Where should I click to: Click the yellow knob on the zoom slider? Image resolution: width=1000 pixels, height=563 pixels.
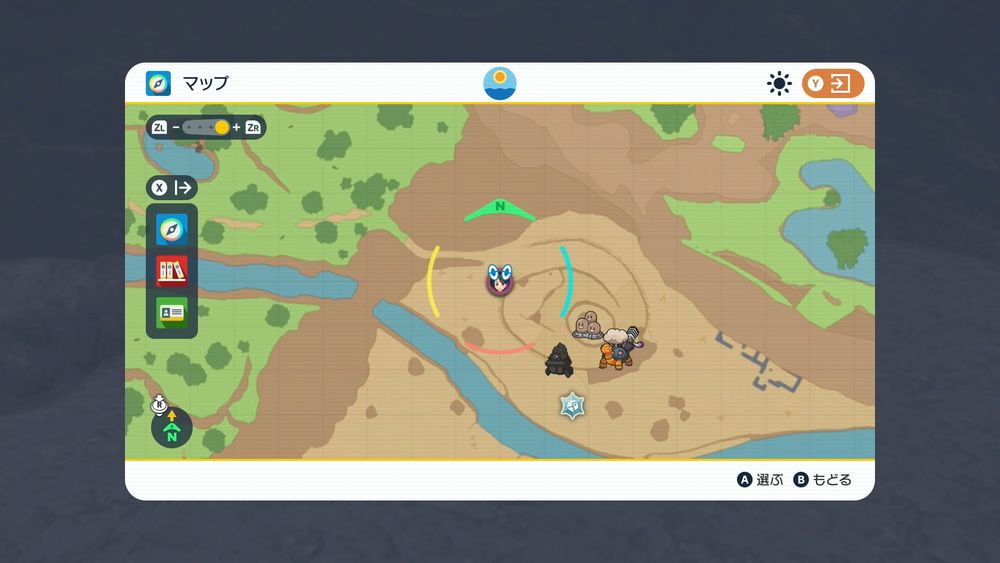pos(222,128)
